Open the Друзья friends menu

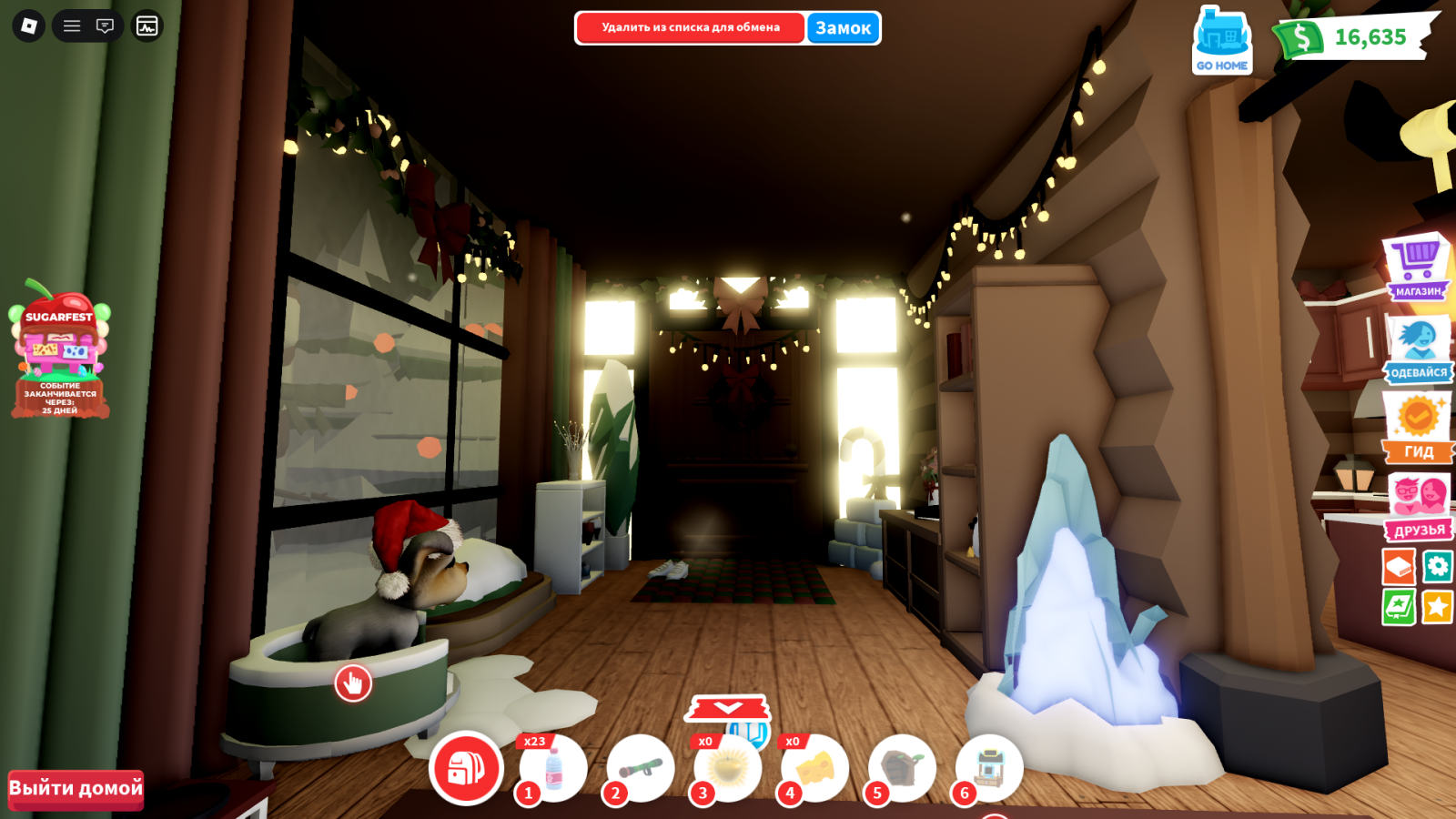click(1419, 507)
